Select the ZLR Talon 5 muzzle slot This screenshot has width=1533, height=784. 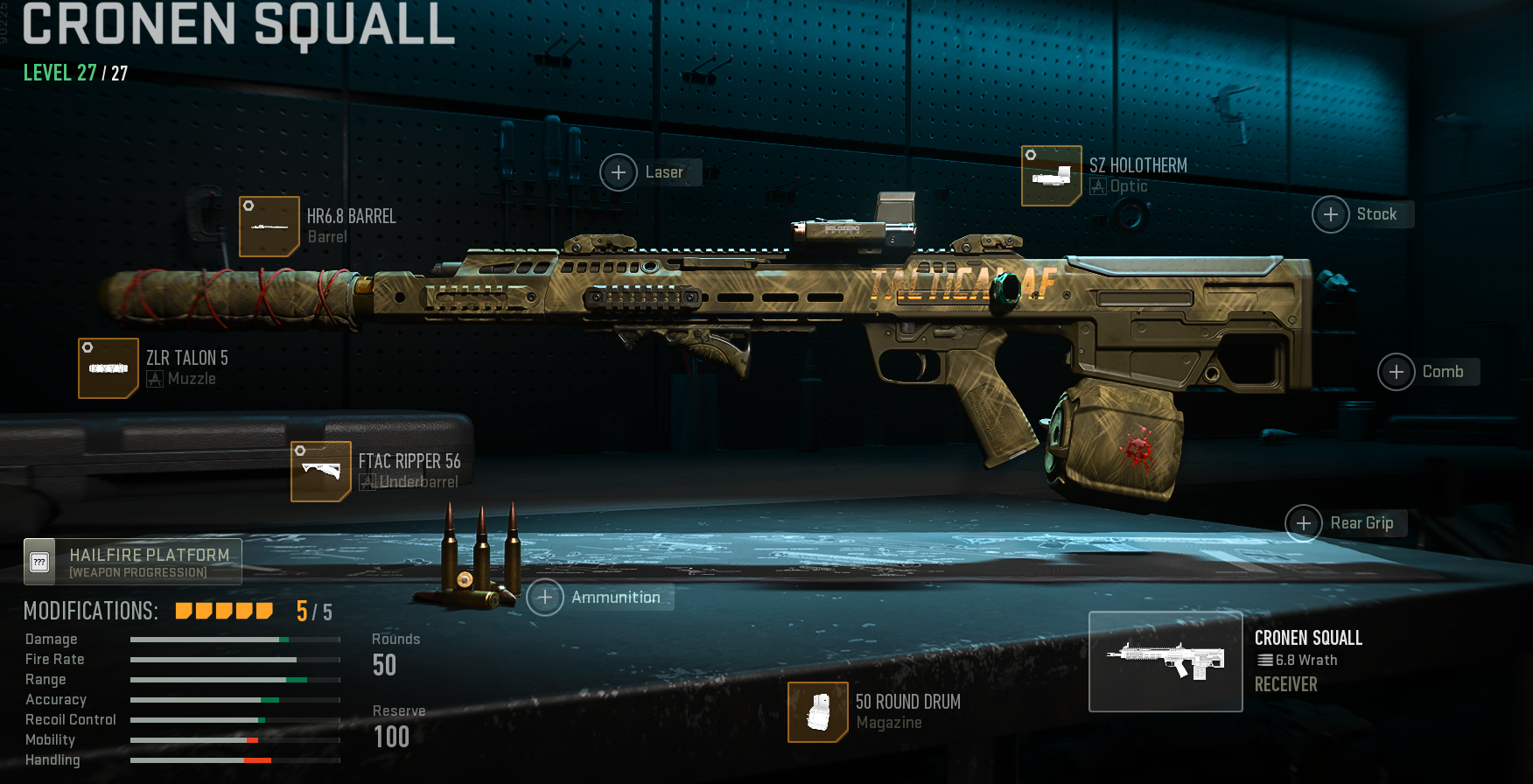108,368
